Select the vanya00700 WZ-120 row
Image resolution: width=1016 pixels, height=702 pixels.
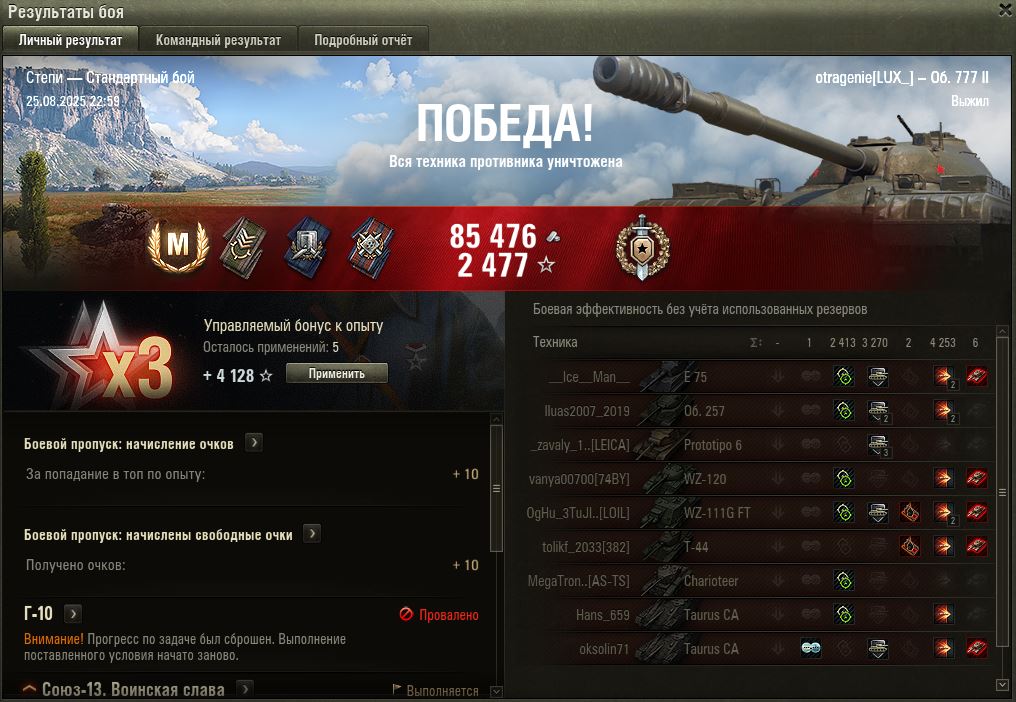coord(700,479)
